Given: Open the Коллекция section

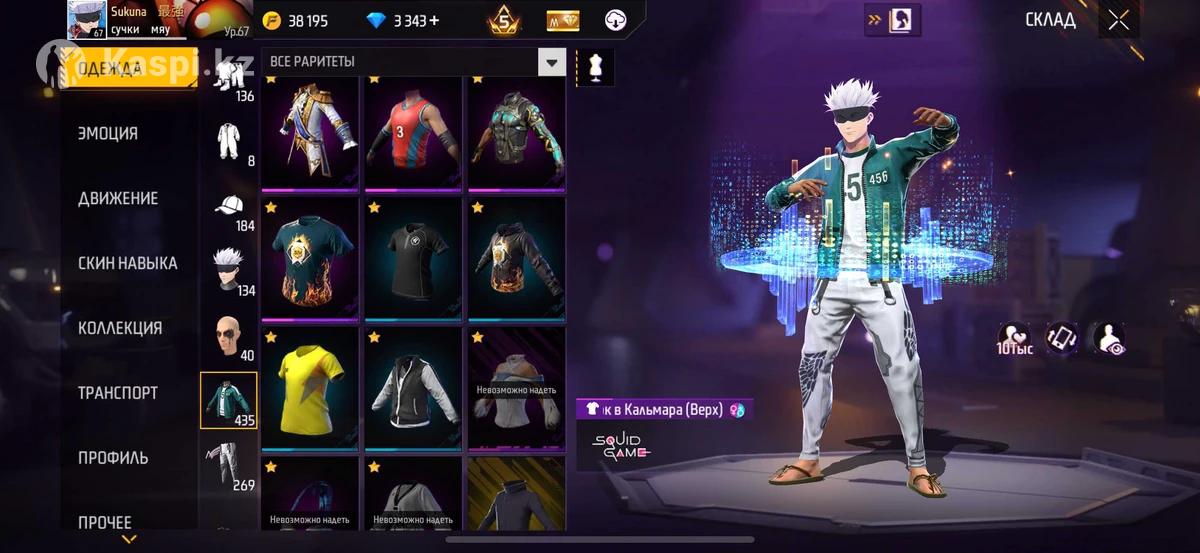Looking at the screenshot, I should (x=120, y=328).
